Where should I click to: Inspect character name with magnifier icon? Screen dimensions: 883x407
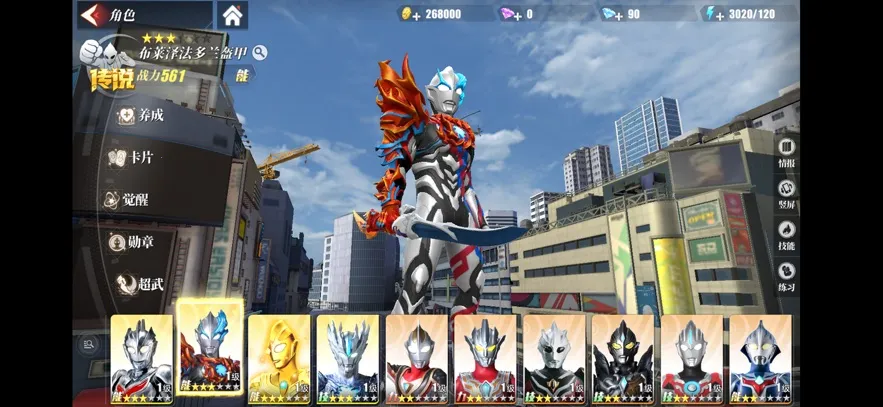260,52
